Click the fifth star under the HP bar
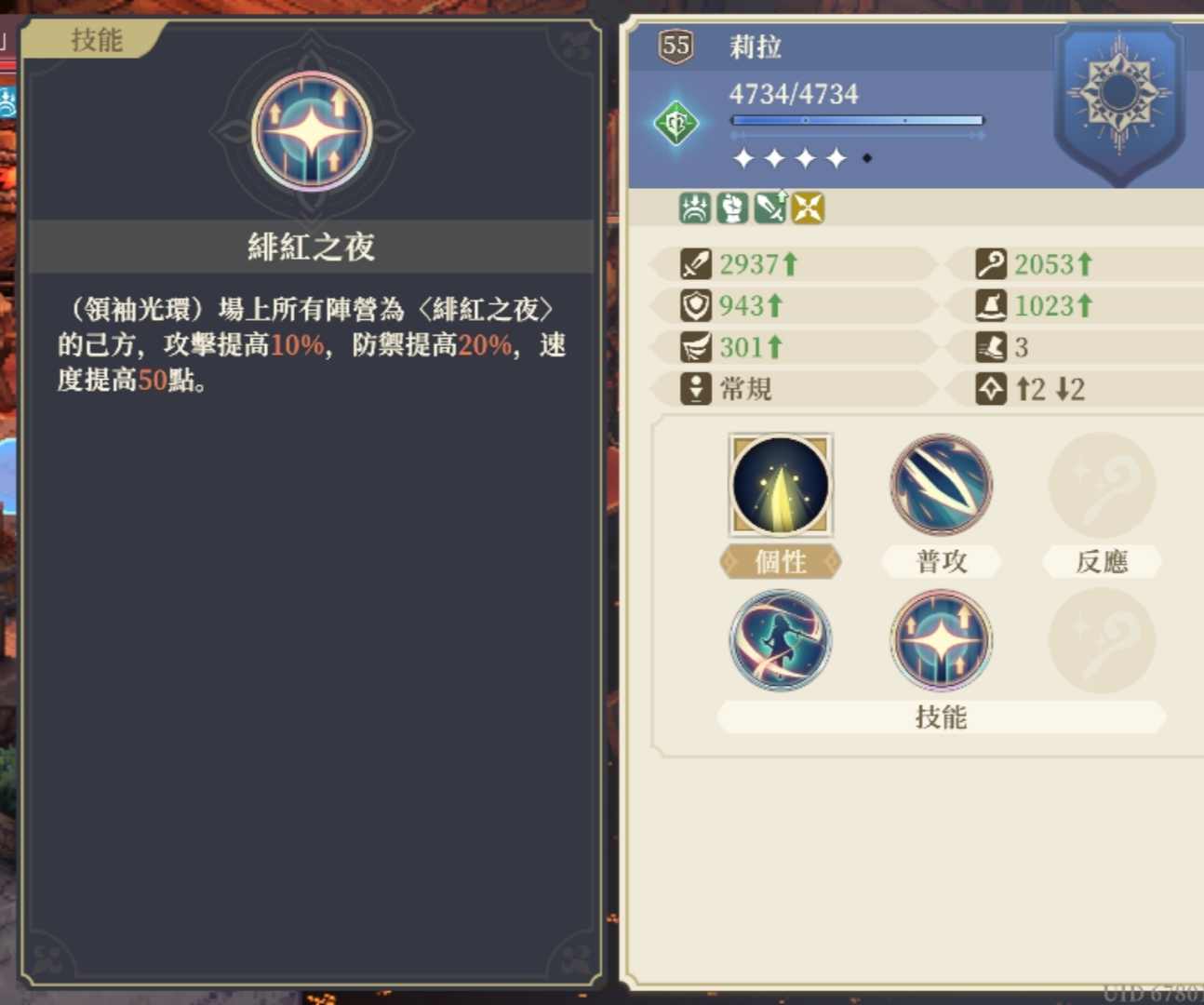 point(868,158)
